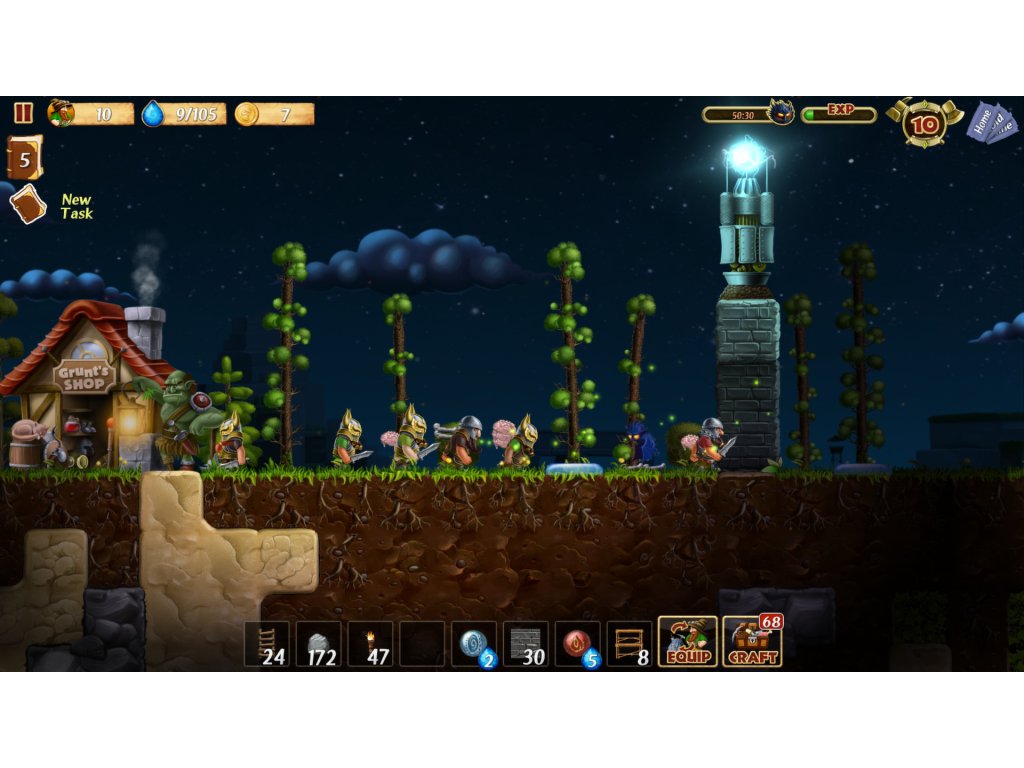The height and width of the screenshot is (768, 1024).
Task: Click the gold coin icon
Action: (246, 114)
